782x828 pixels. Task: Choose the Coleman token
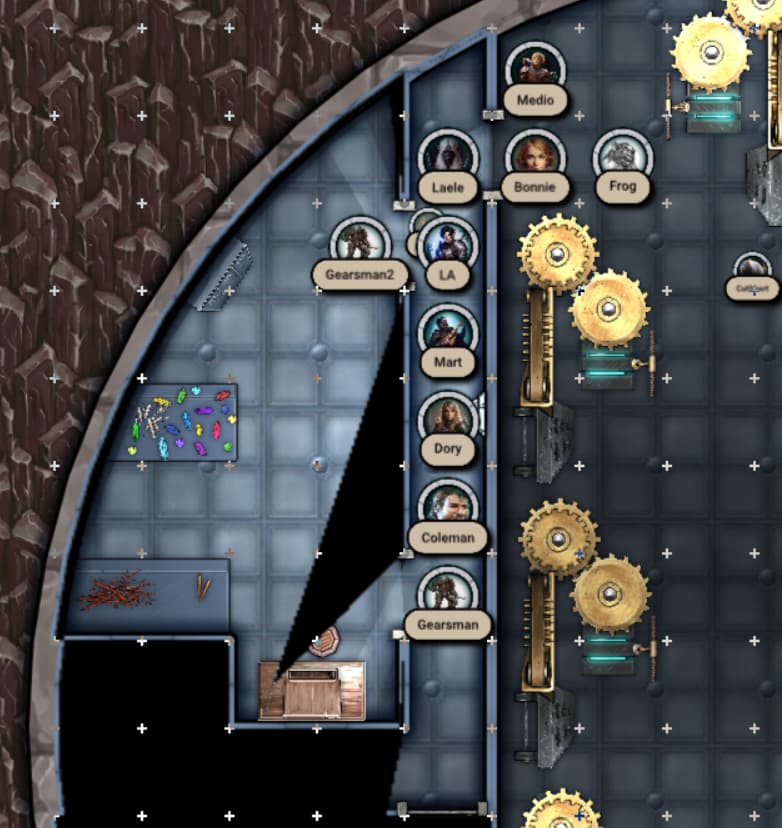447,506
